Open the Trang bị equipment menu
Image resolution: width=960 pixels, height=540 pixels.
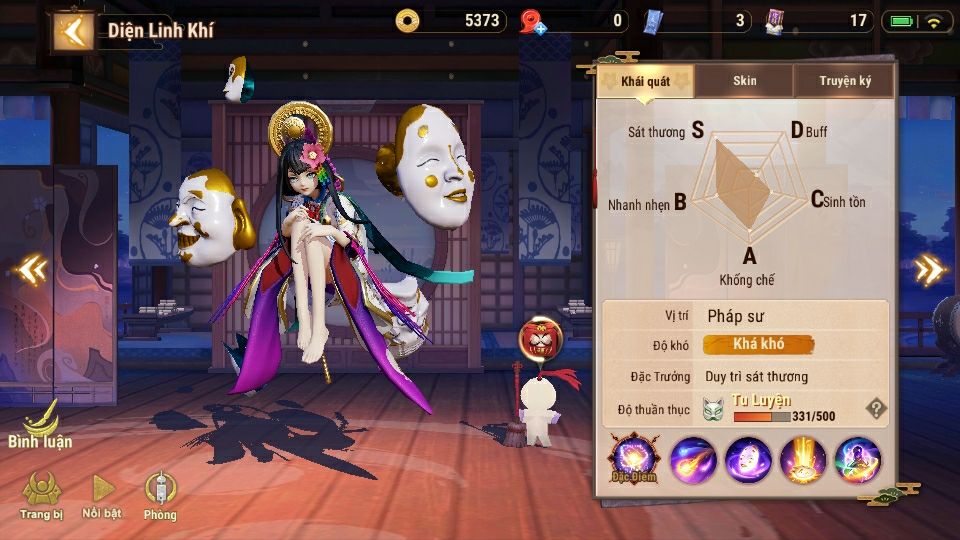[42, 495]
